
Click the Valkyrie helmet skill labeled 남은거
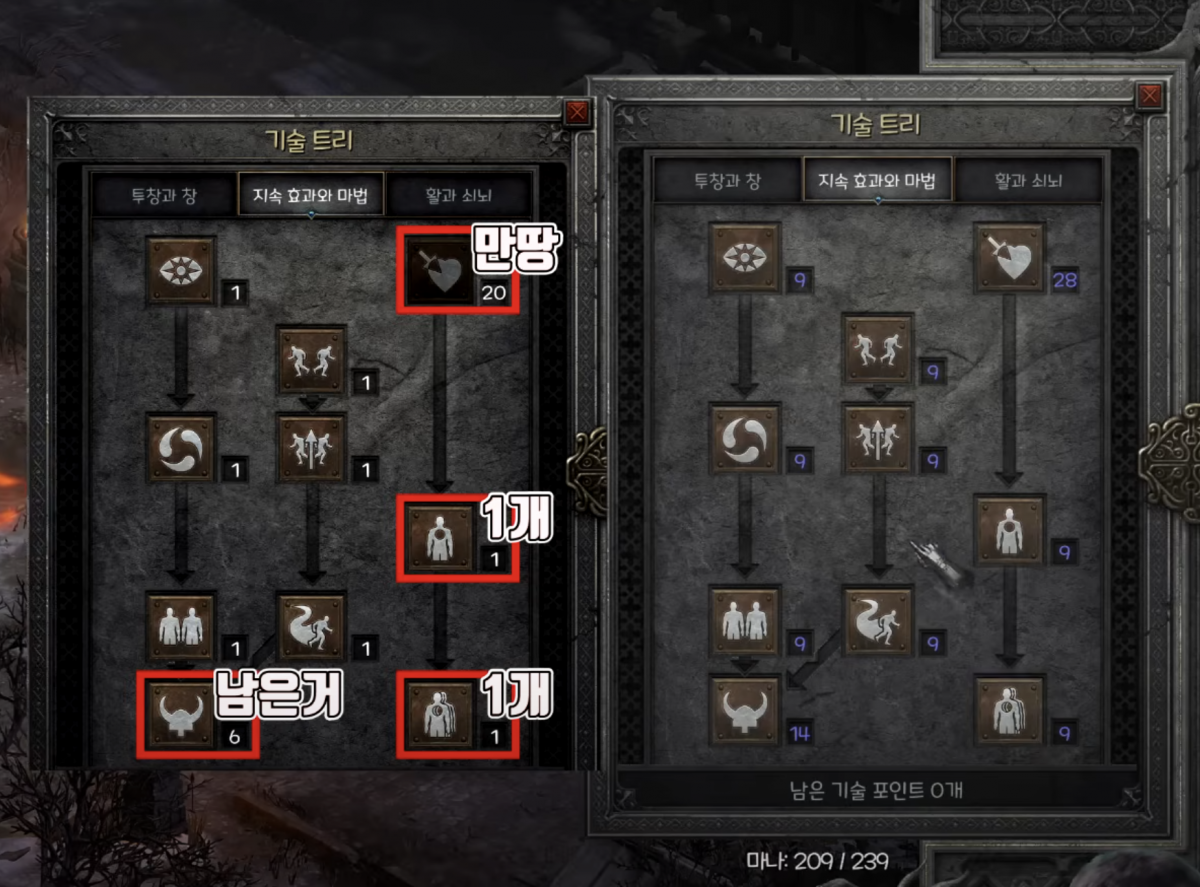pyautogui.click(x=181, y=713)
